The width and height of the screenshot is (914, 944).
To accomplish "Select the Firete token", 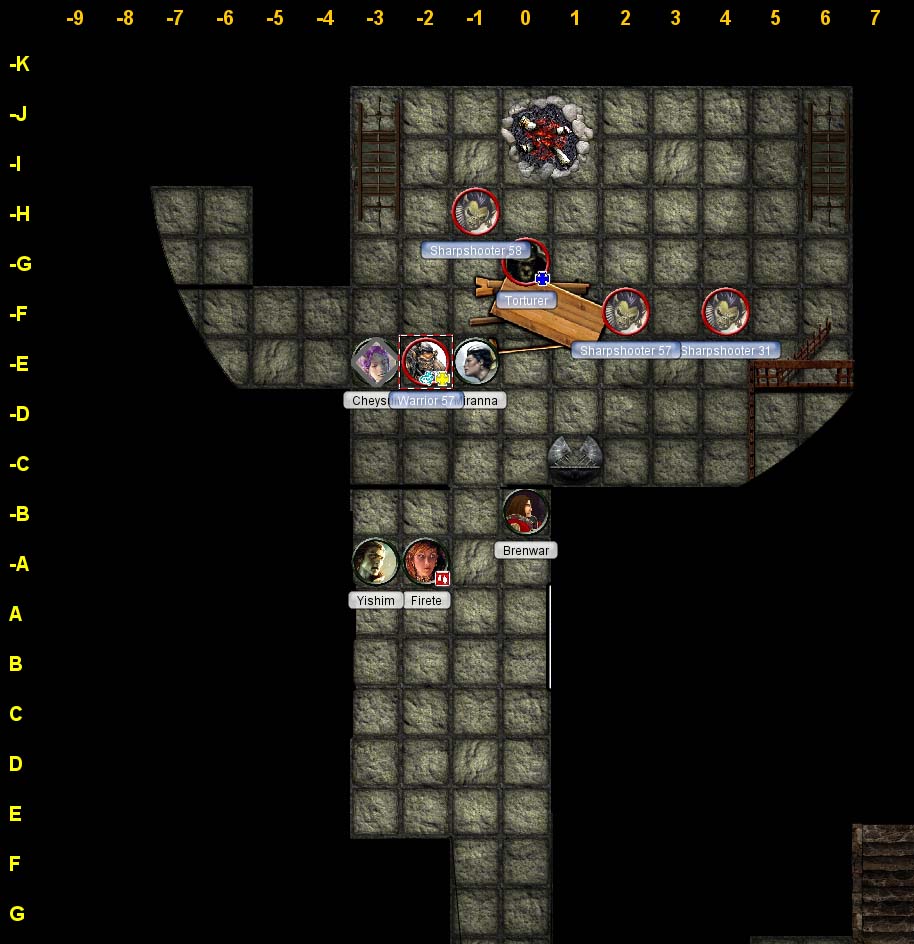I will coord(426,562).
